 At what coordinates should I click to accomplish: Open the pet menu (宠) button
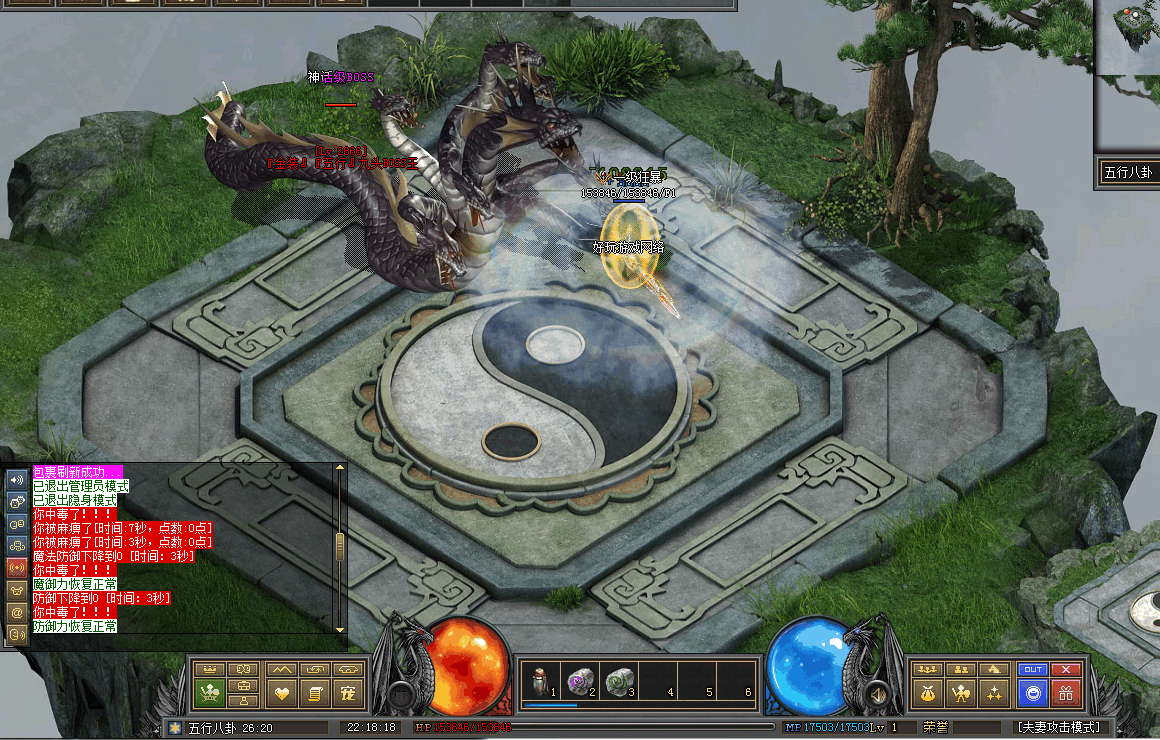349,692
